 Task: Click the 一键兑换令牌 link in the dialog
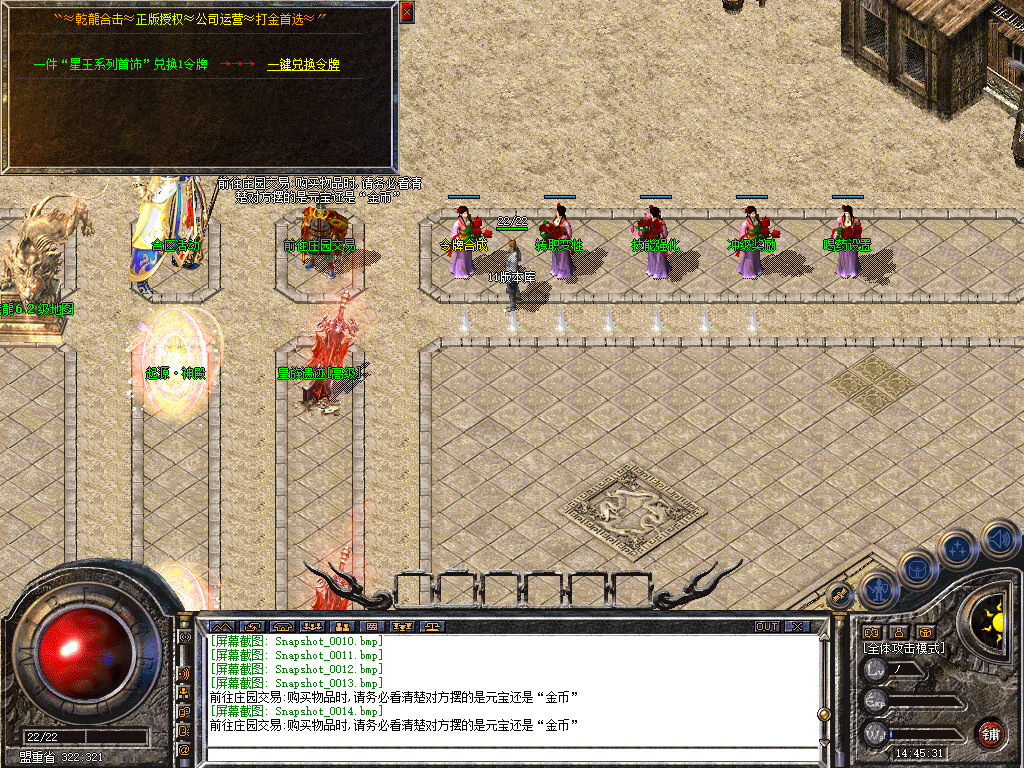pos(303,65)
